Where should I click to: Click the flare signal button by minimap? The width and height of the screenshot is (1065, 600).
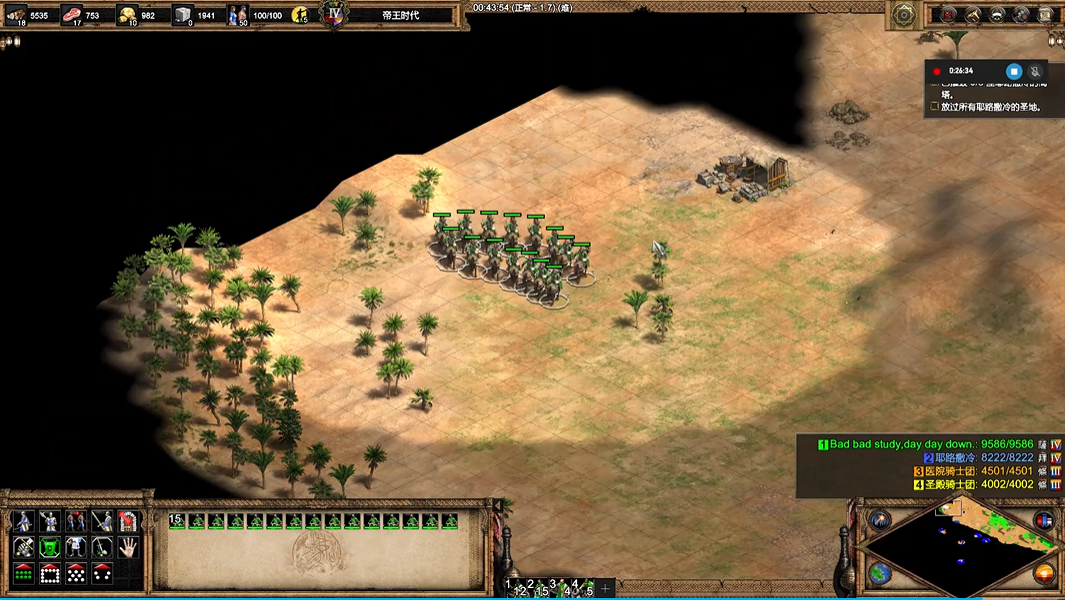pyautogui.click(x=880, y=520)
